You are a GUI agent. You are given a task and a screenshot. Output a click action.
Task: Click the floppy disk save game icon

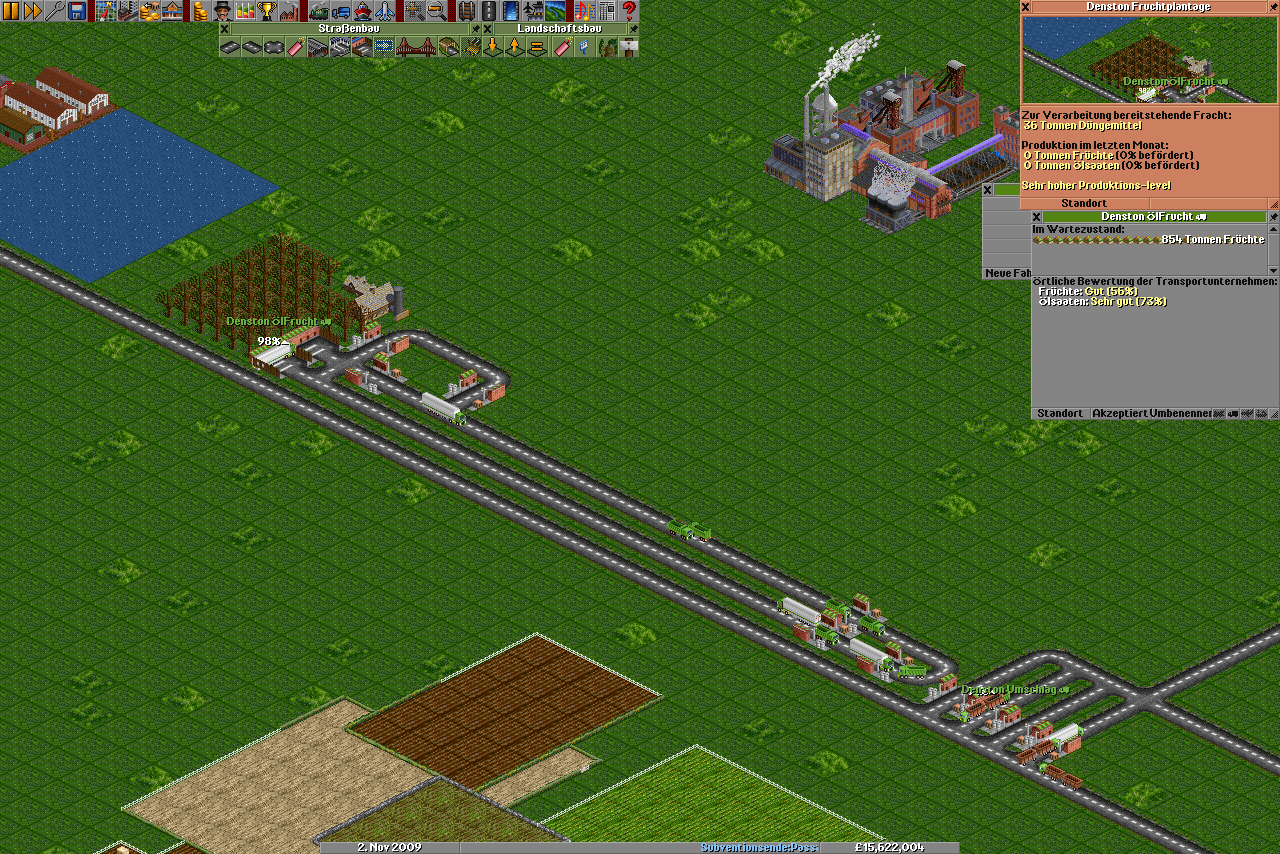(77, 11)
